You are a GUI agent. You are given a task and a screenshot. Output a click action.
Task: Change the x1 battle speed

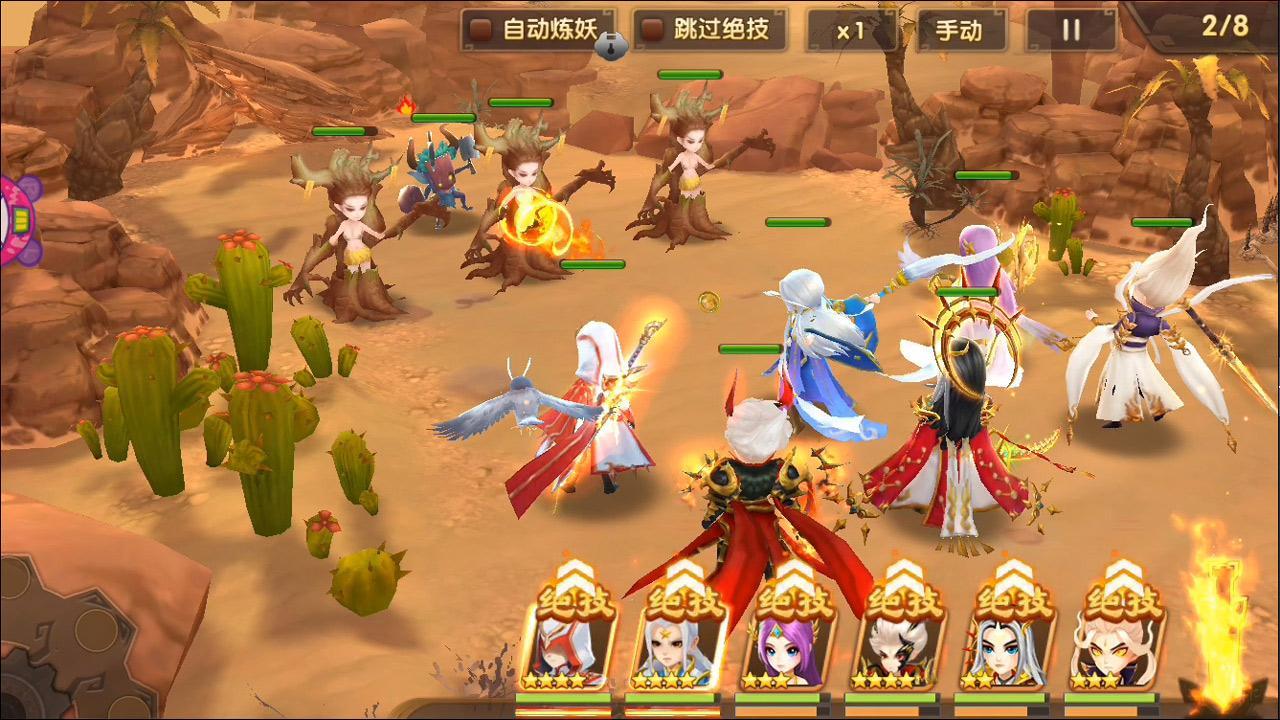tap(851, 30)
